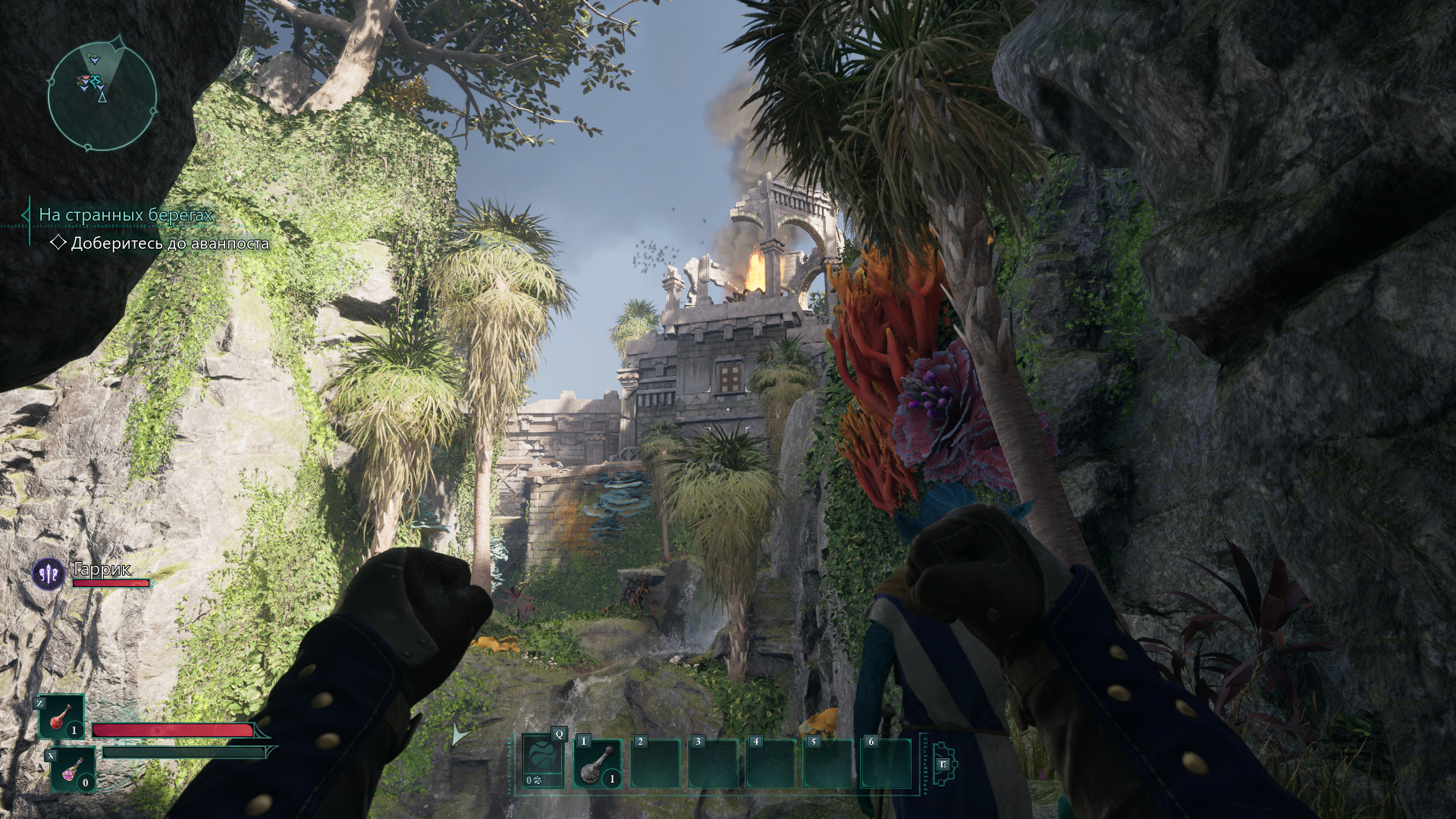Screen dimensions: 1456x819
Task: Select companion Гаррик's portrait icon
Action: (49, 574)
